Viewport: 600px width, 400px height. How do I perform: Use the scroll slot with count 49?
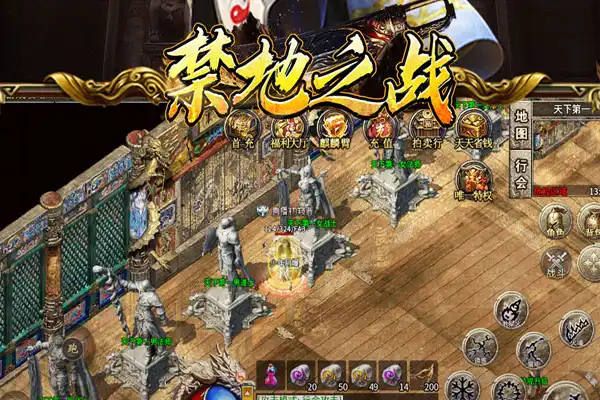(365, 374)
